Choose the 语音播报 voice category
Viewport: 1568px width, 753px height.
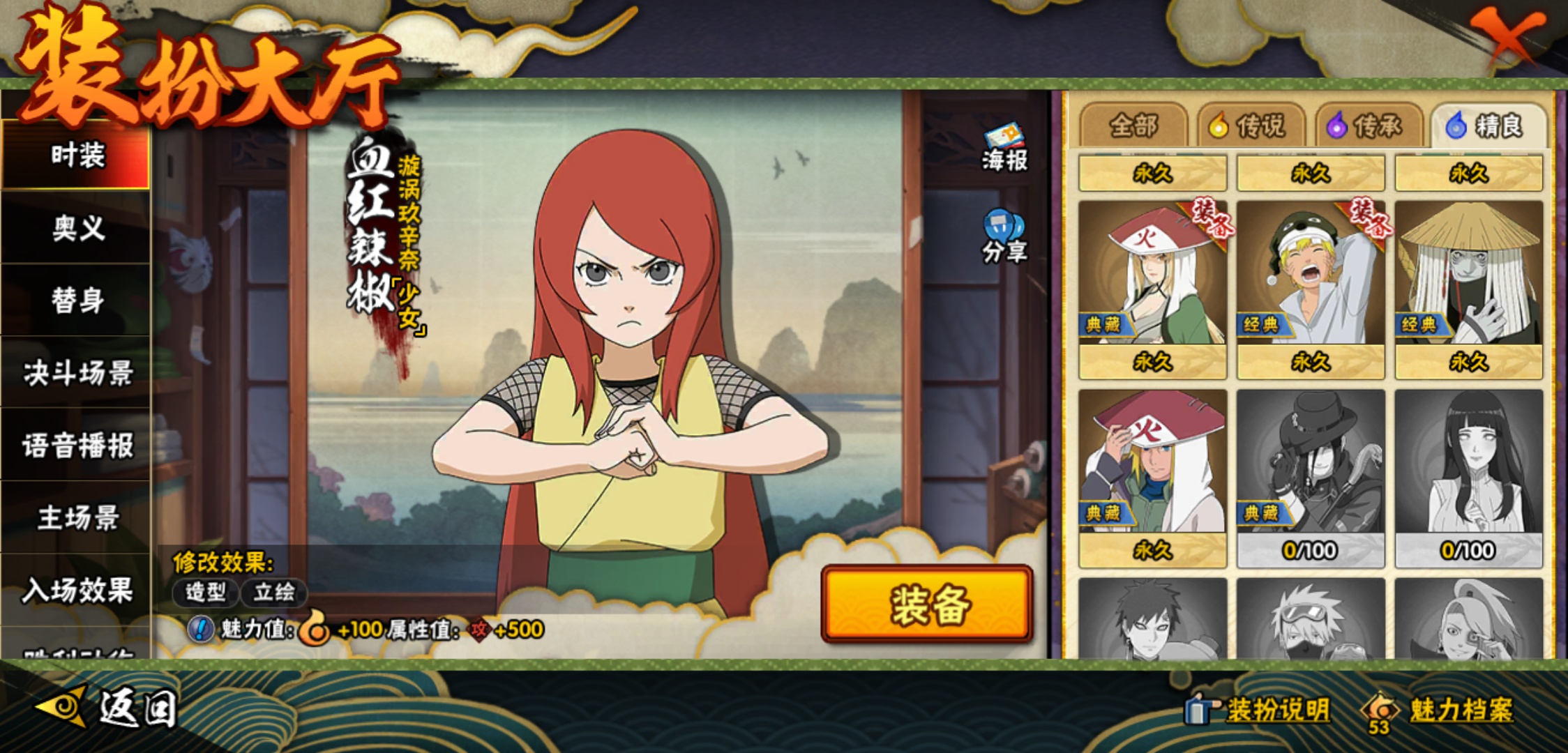click(77, 446)
